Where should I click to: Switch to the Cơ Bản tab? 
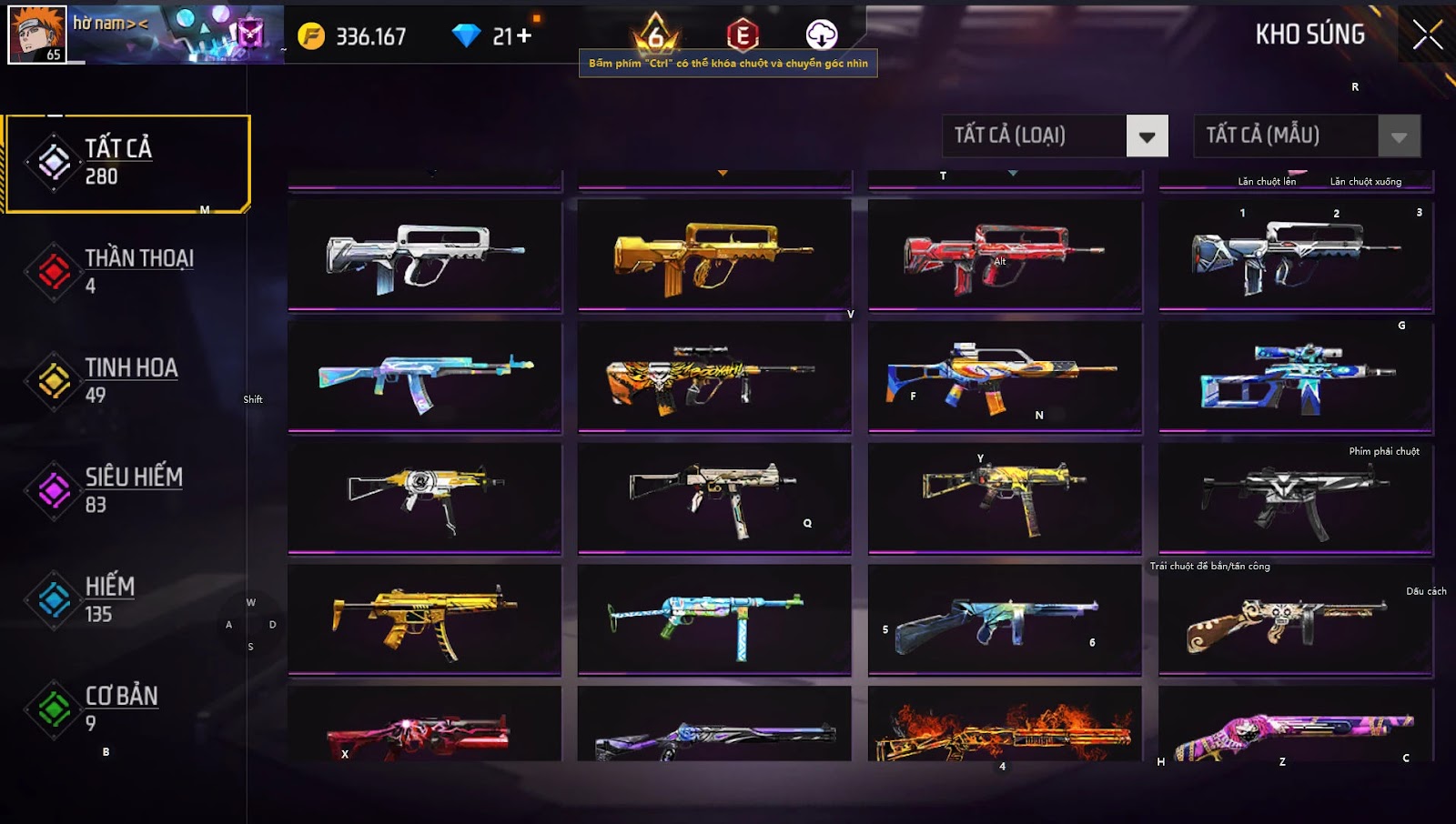coord(127,708)
